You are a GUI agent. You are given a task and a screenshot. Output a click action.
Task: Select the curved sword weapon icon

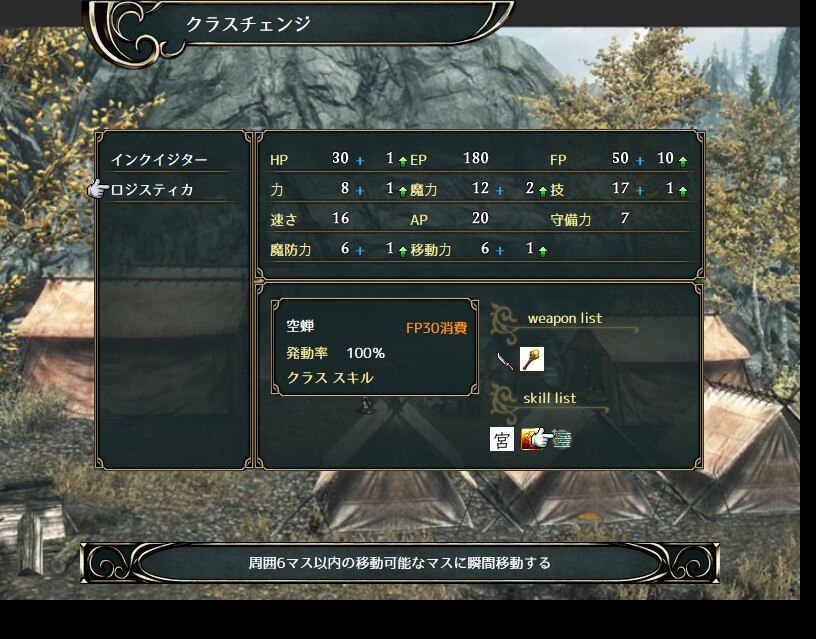[x=505, y=361]
